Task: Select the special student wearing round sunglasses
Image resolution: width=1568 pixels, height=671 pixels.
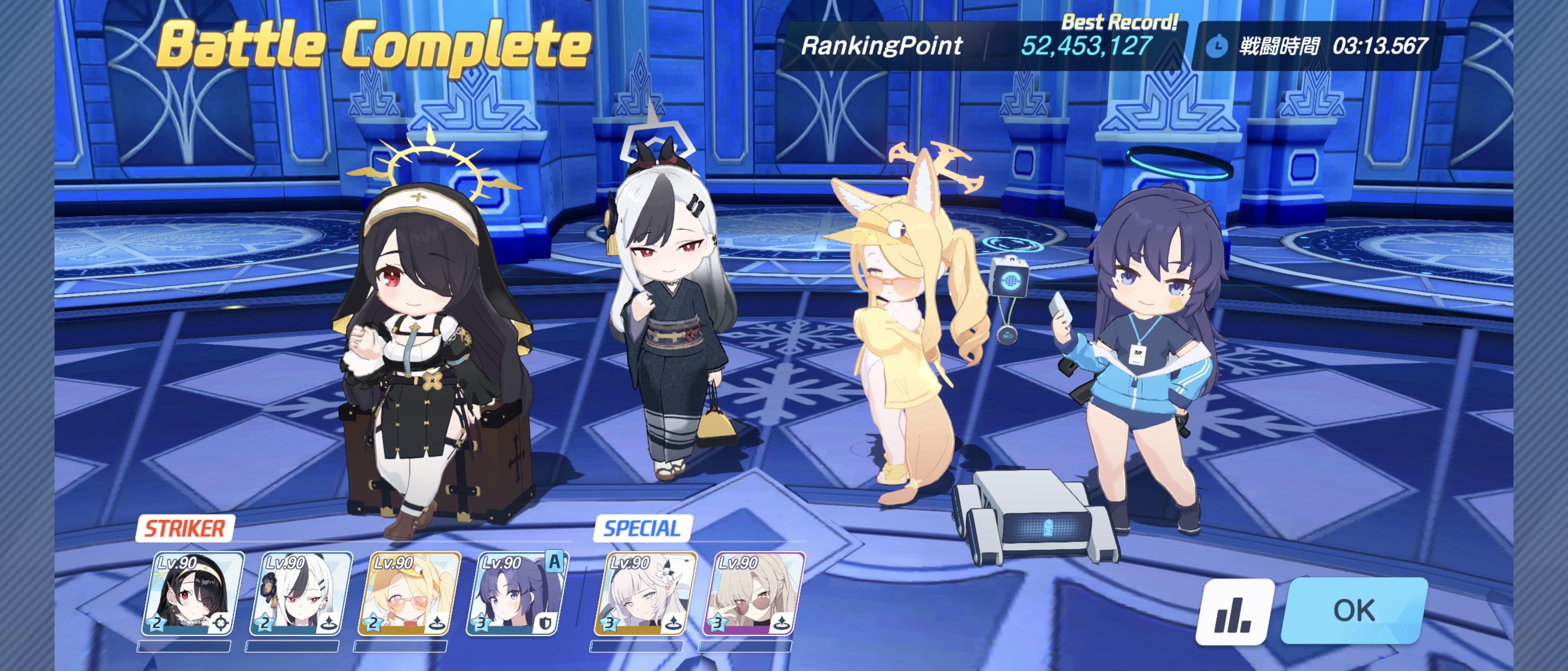Action: click(753, 593)
